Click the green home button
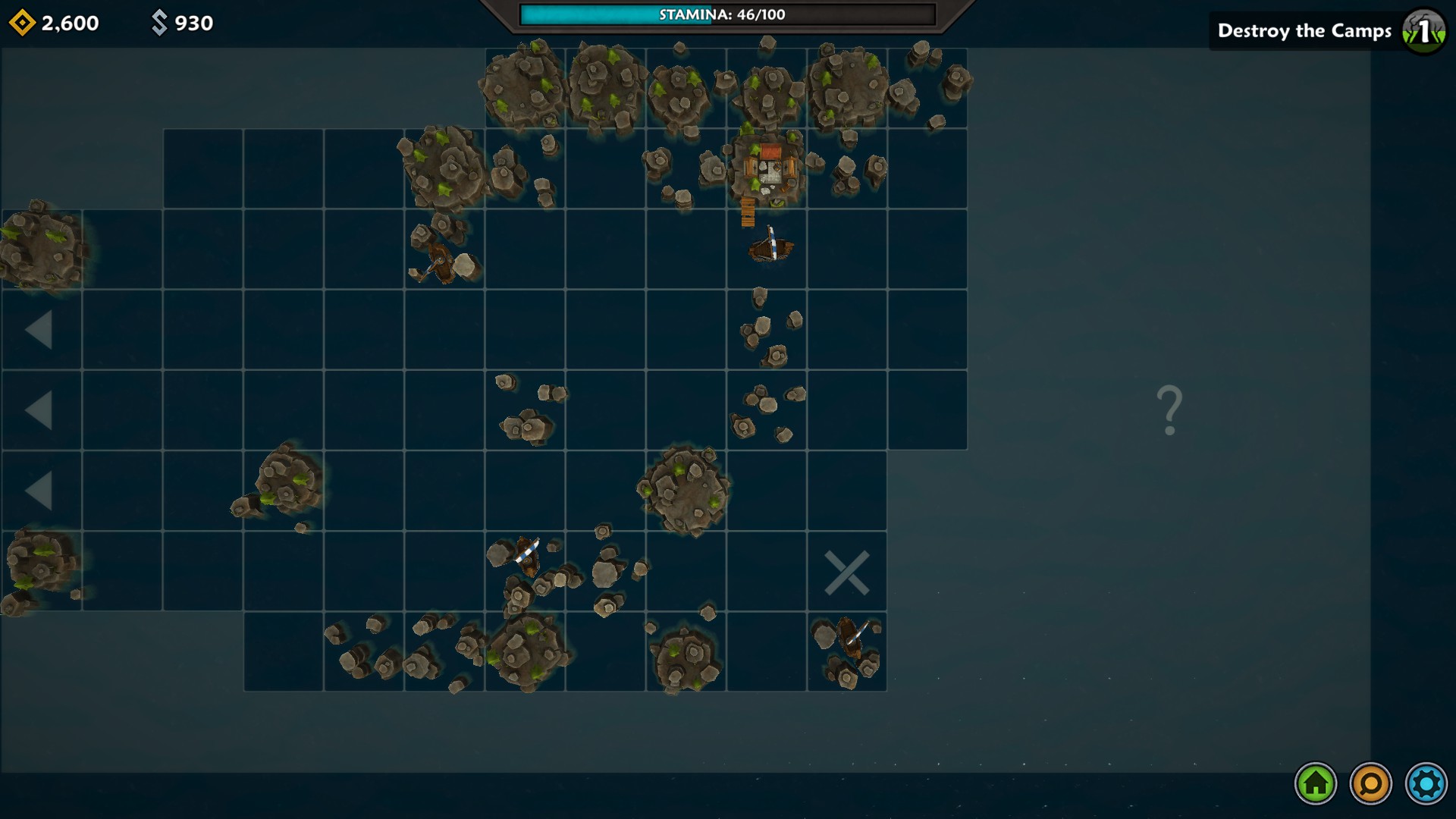 pyautogui.click(x=1316, y=783)
